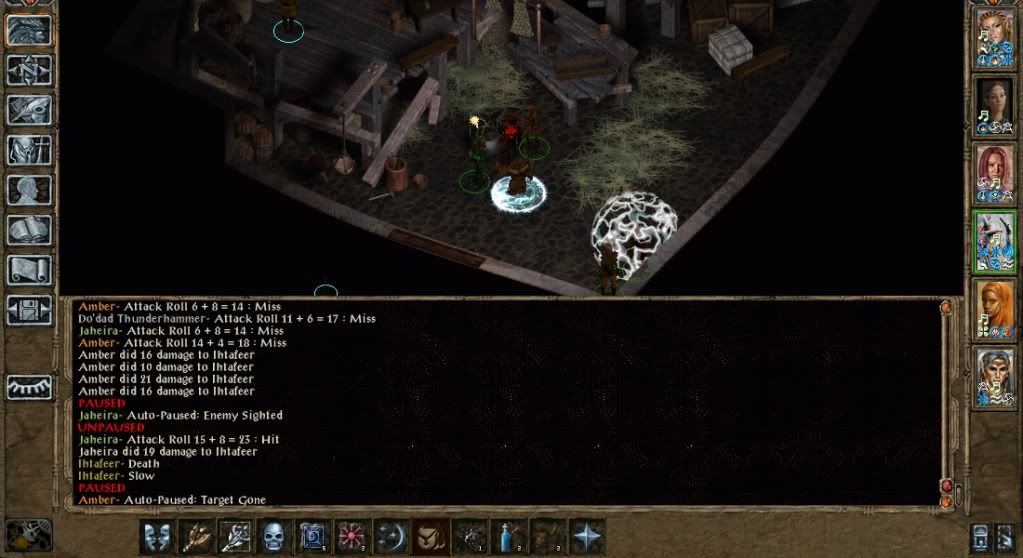Click the return to game dragon button
The image size is (1023, 558).
(x=29, y=30)
